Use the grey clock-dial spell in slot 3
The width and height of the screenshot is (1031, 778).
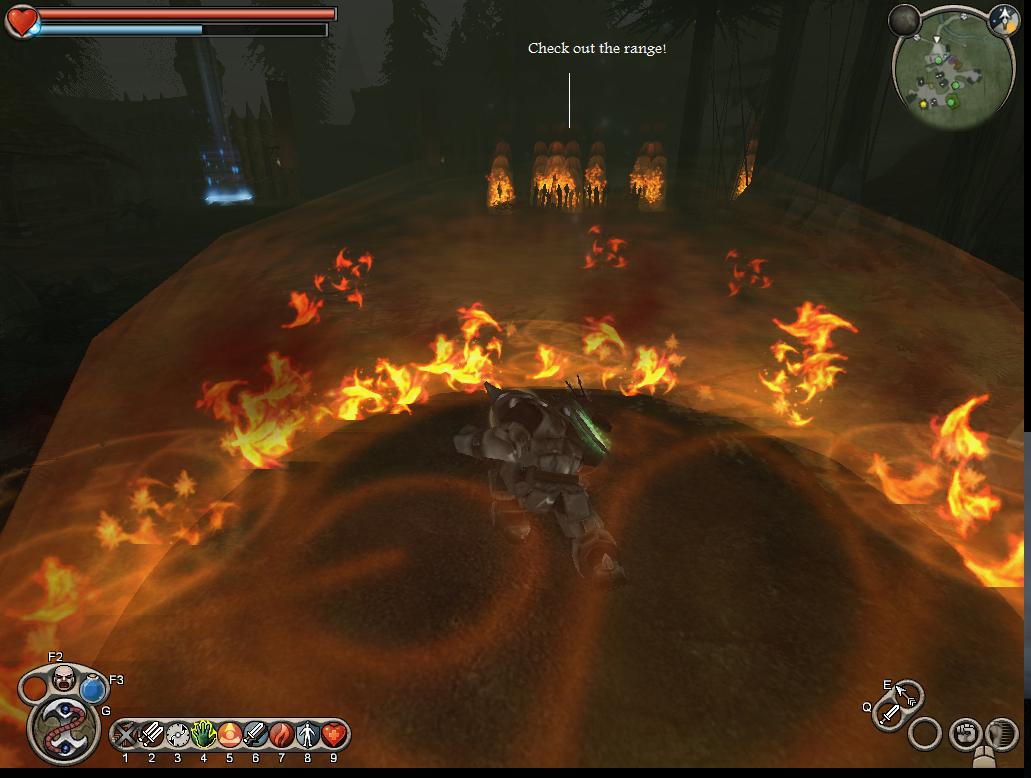point(178,736)
